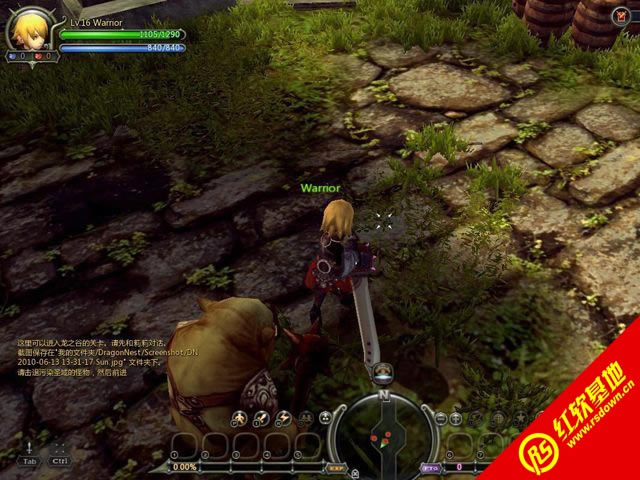Open the lightning bolt skill menu icon
Viewport: 640px width, 480px height.
[283, 419]
